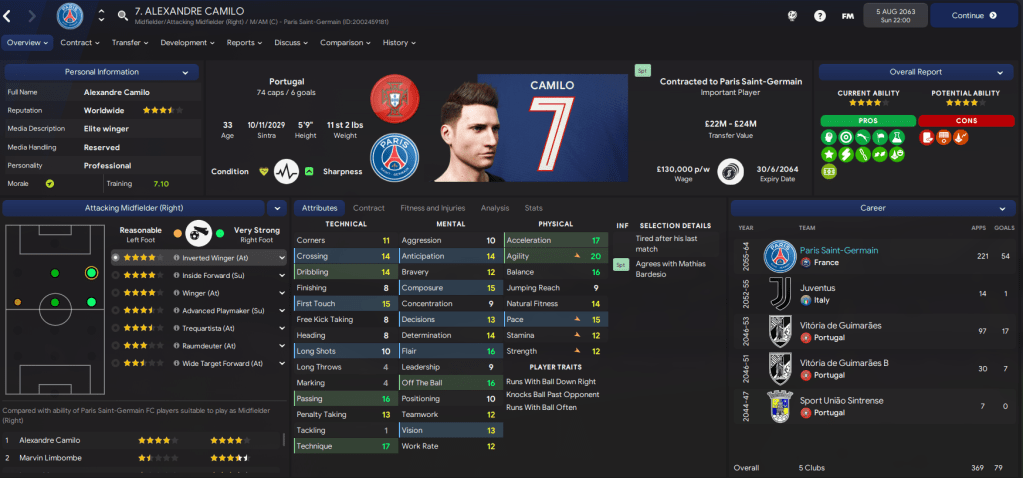Expand the Personal Information panel dropdown

(185, 72)
